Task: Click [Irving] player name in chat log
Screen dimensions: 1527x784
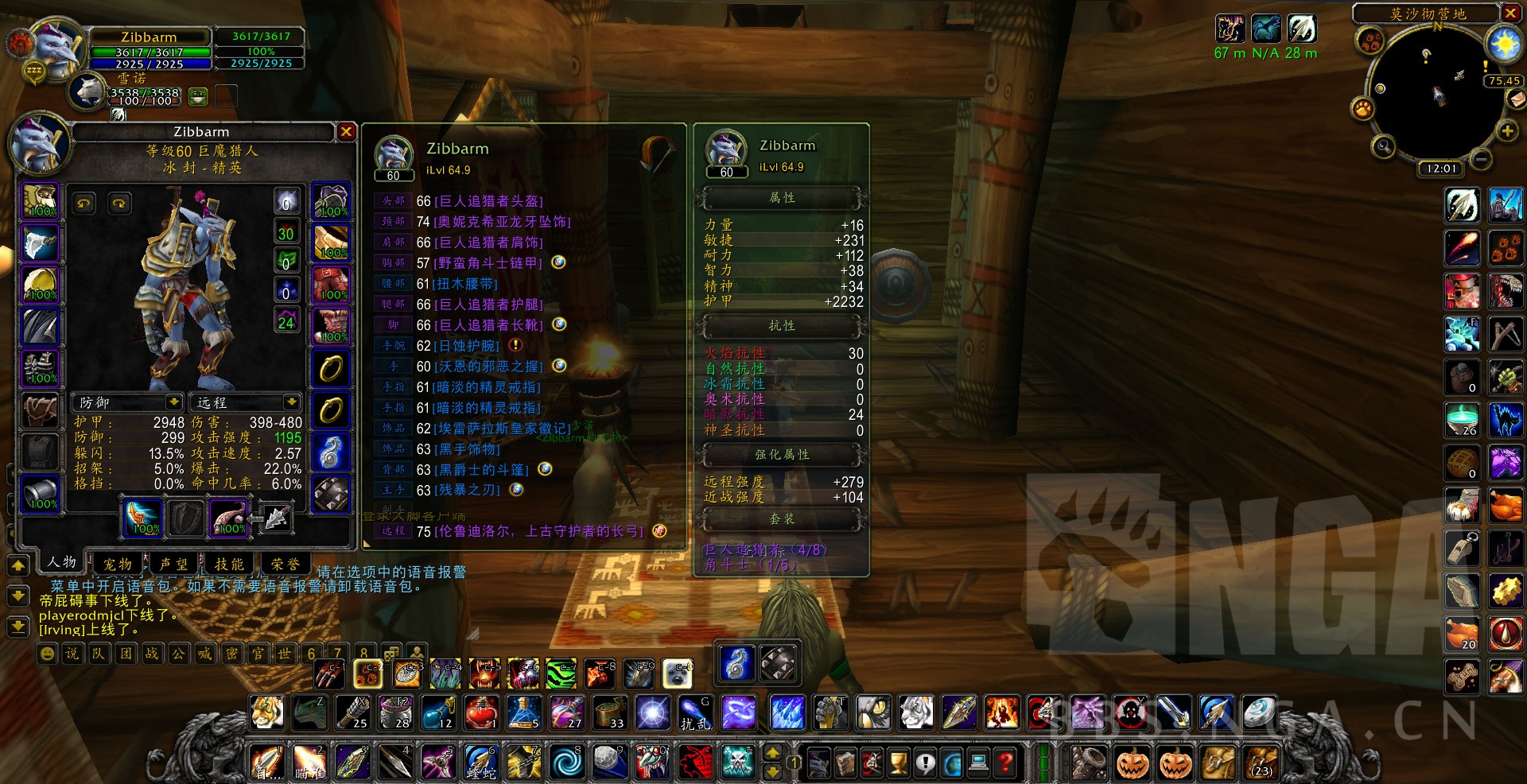Action: 61,629
